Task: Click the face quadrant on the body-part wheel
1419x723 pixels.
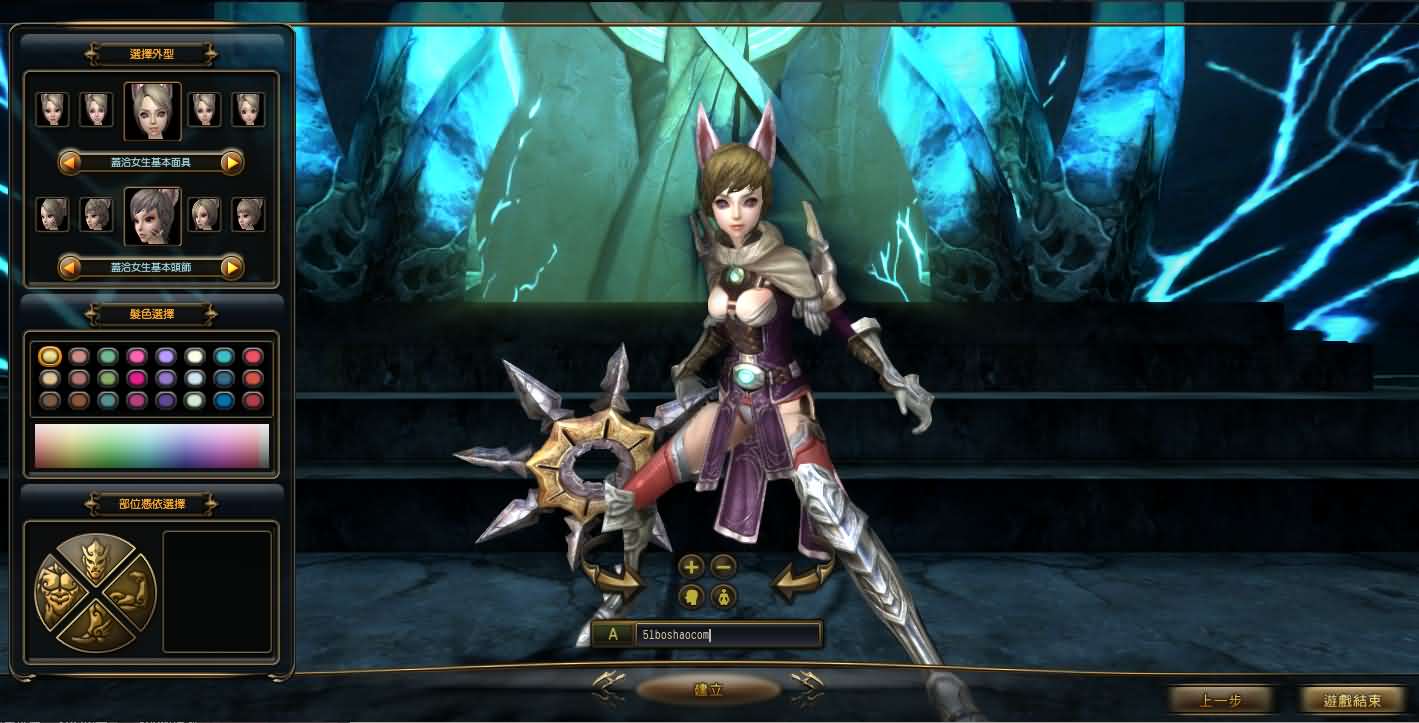Action: [x=95, y=558]
